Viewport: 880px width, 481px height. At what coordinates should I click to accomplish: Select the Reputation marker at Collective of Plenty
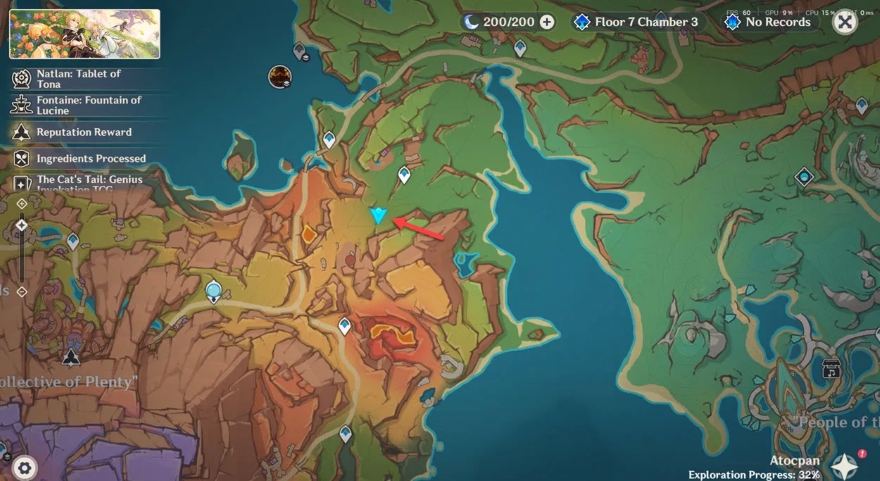coord(71,357)
